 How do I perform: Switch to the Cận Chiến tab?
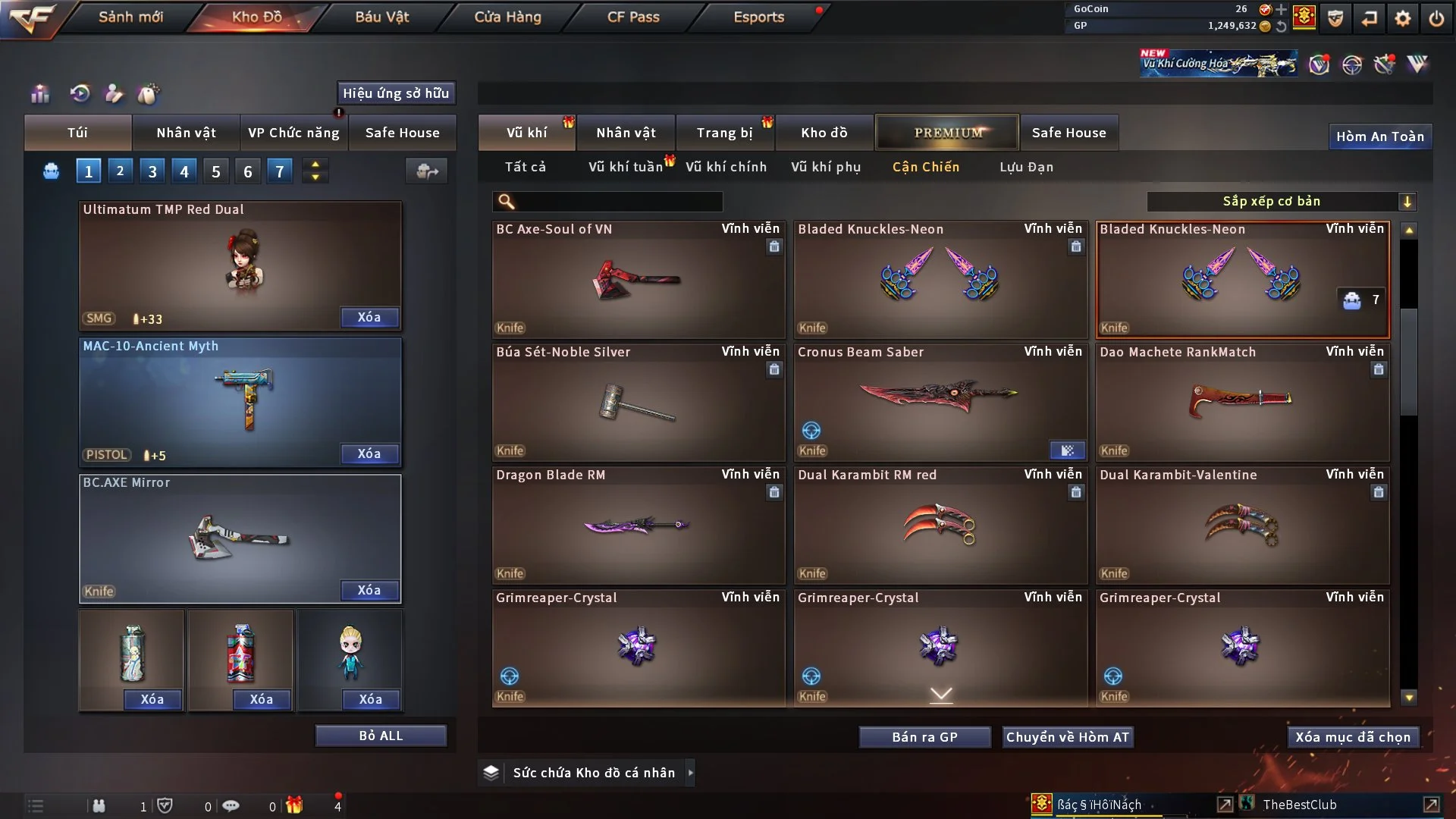(926, 167)
